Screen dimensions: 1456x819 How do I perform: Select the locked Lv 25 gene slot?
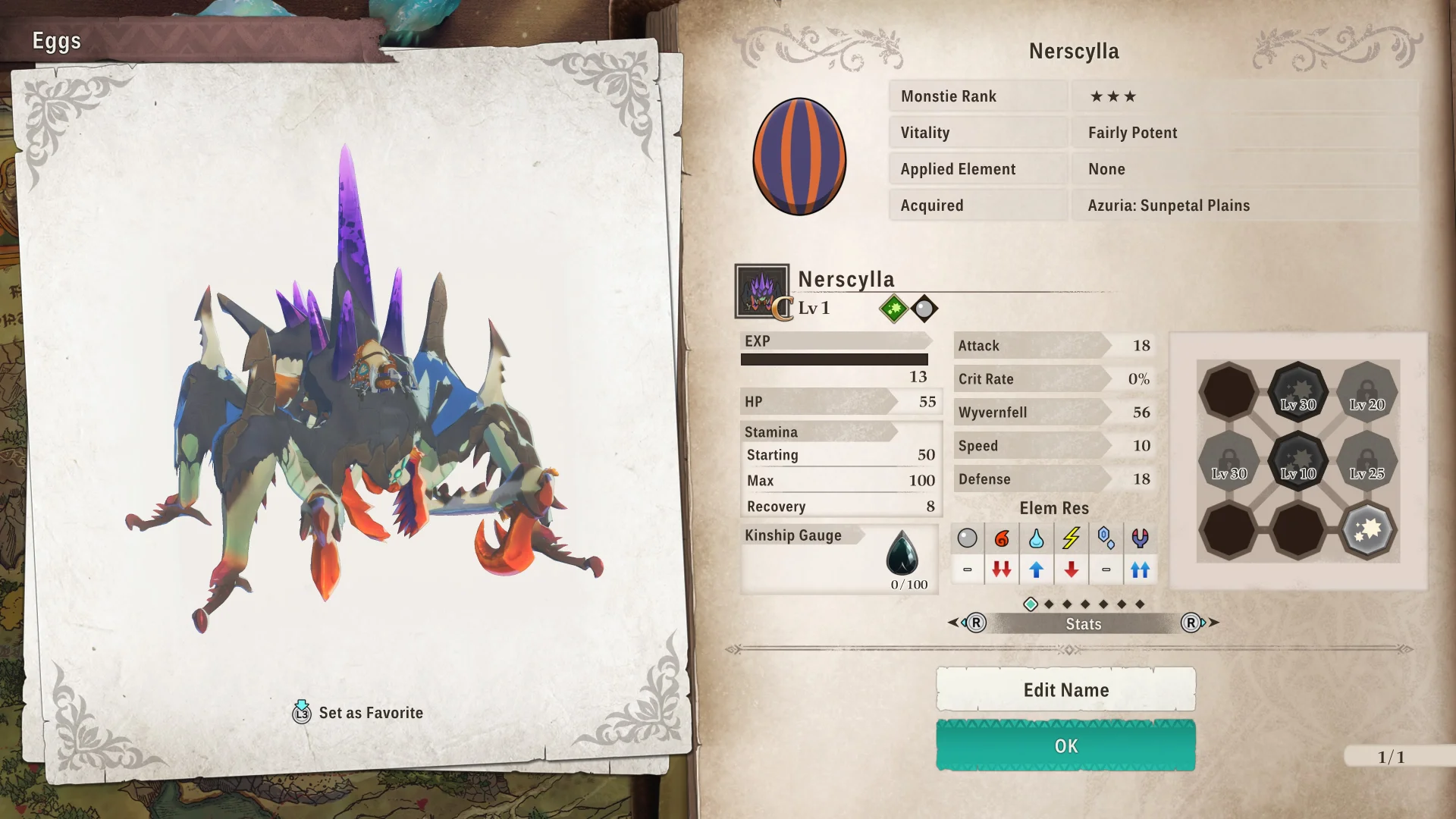1367,460
